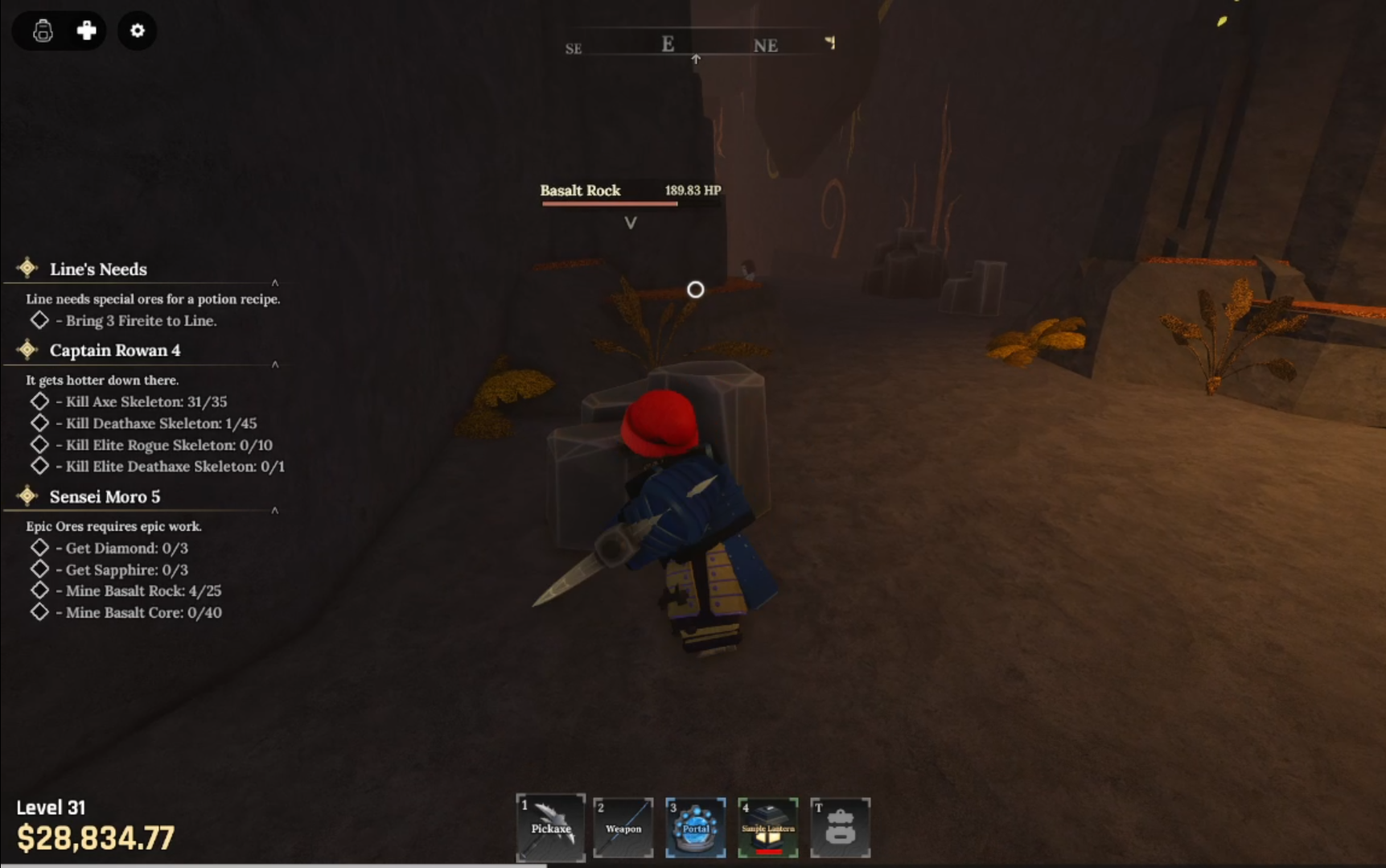Check the Bring 3 Fireite objective diamond

pyautogui.click(x=38, y=319)
